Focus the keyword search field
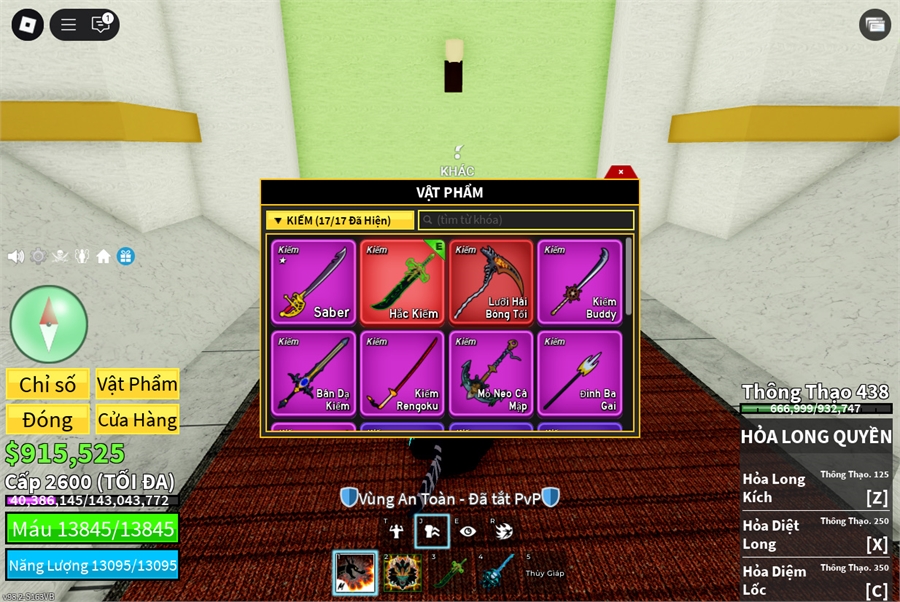The width and height of the screenshot is (900, 602). point(526,220)
